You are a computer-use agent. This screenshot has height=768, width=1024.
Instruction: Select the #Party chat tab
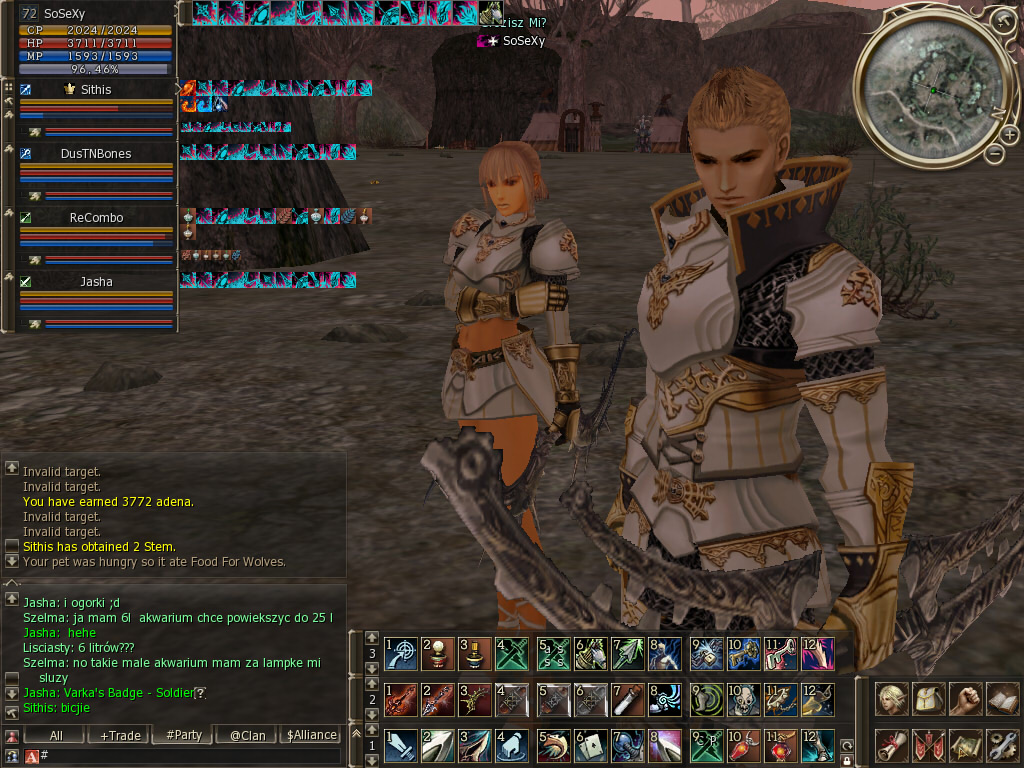184,735
